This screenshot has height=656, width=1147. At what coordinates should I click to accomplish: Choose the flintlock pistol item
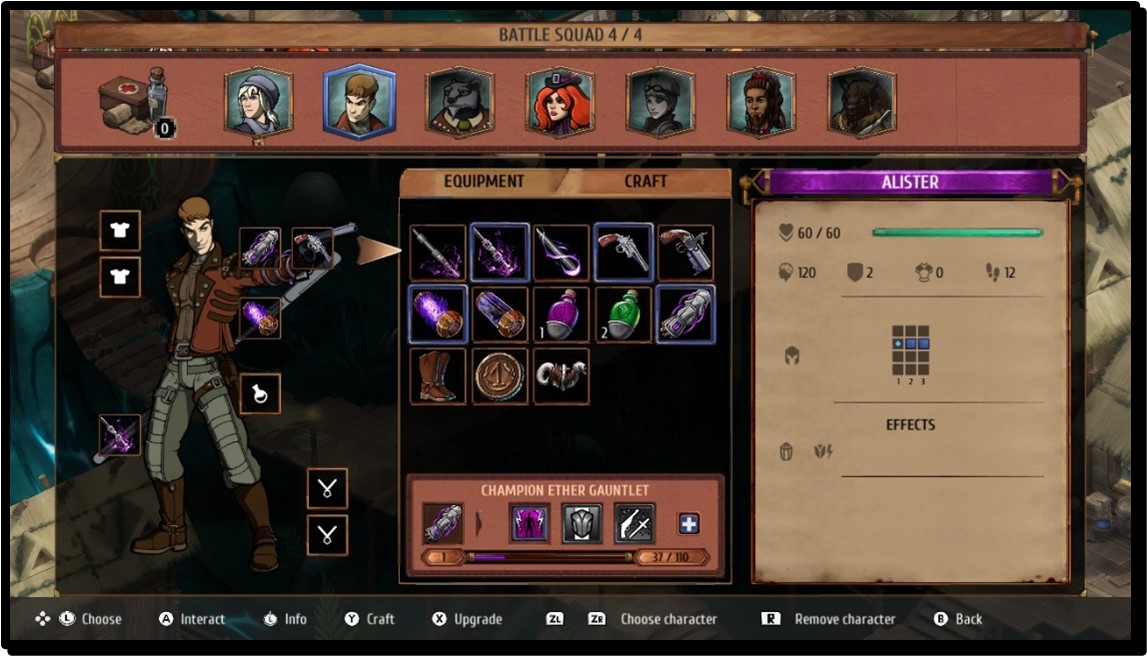pos(685,252)
